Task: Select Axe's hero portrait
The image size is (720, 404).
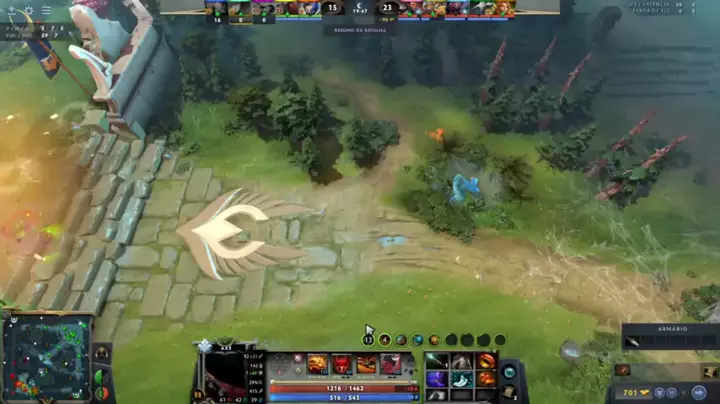Action: (x=228, y=370)
